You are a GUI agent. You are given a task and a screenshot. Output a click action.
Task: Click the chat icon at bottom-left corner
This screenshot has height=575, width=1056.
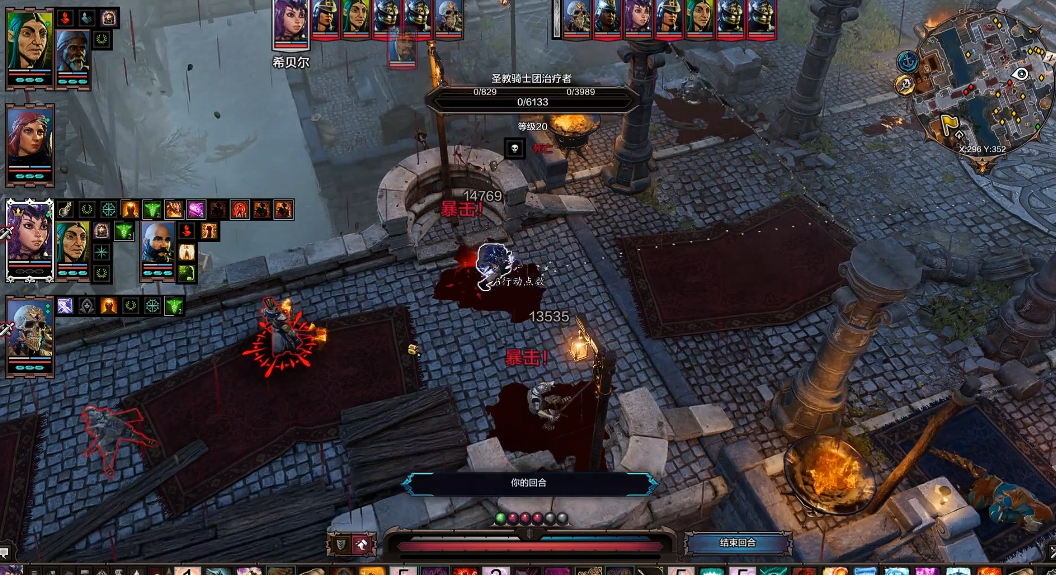(x=5, y=551)
